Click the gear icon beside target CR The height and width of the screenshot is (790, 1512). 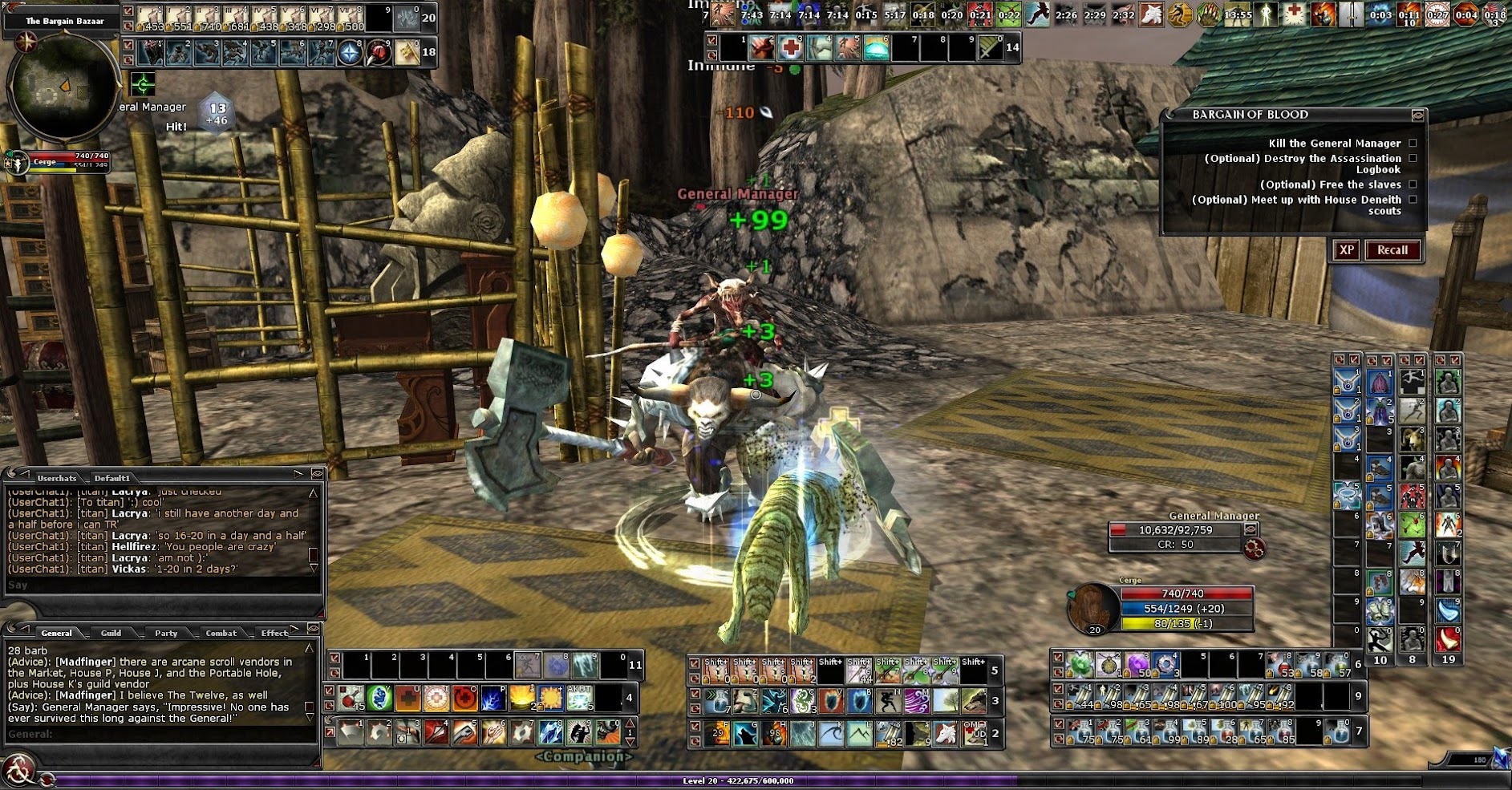[1255, 549]
